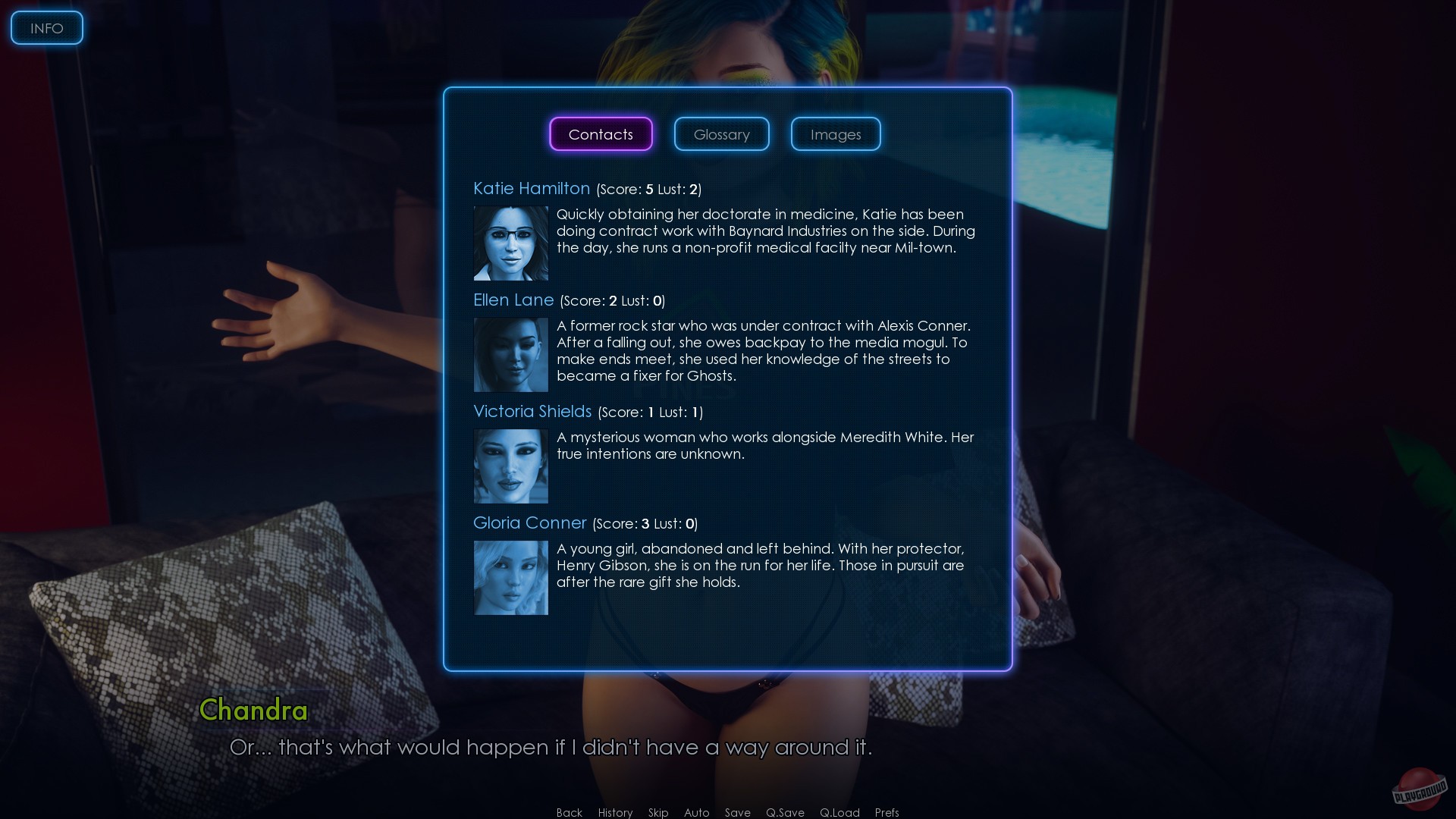Enable Auto-forward mode
Image resolution: width=1456 pixels, height=819 pixels.
click(696, 812)
